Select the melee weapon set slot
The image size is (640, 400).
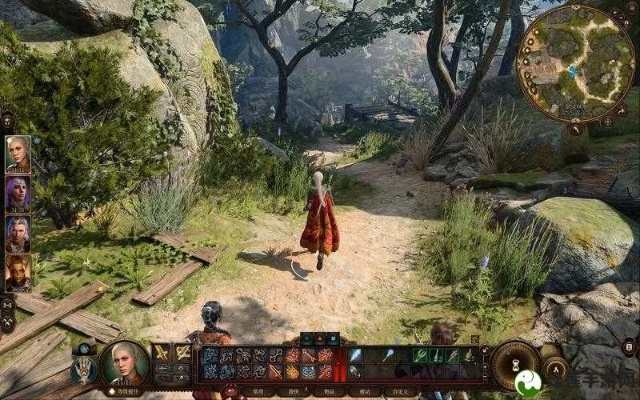click(x=161, y=353)
